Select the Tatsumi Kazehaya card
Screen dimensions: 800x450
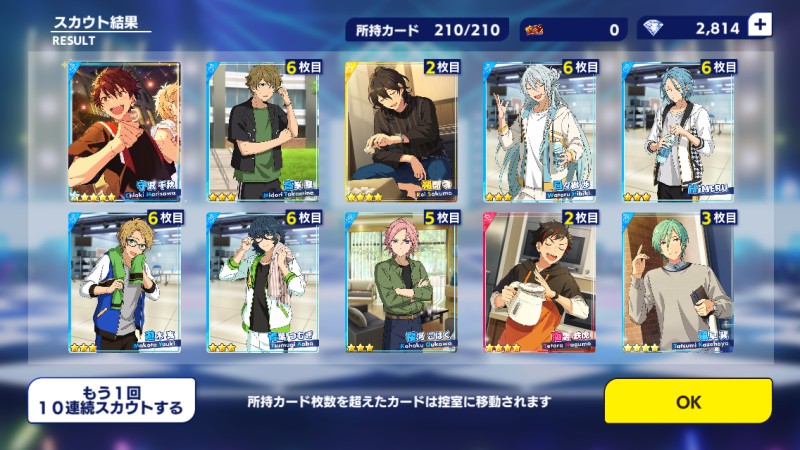679,281
